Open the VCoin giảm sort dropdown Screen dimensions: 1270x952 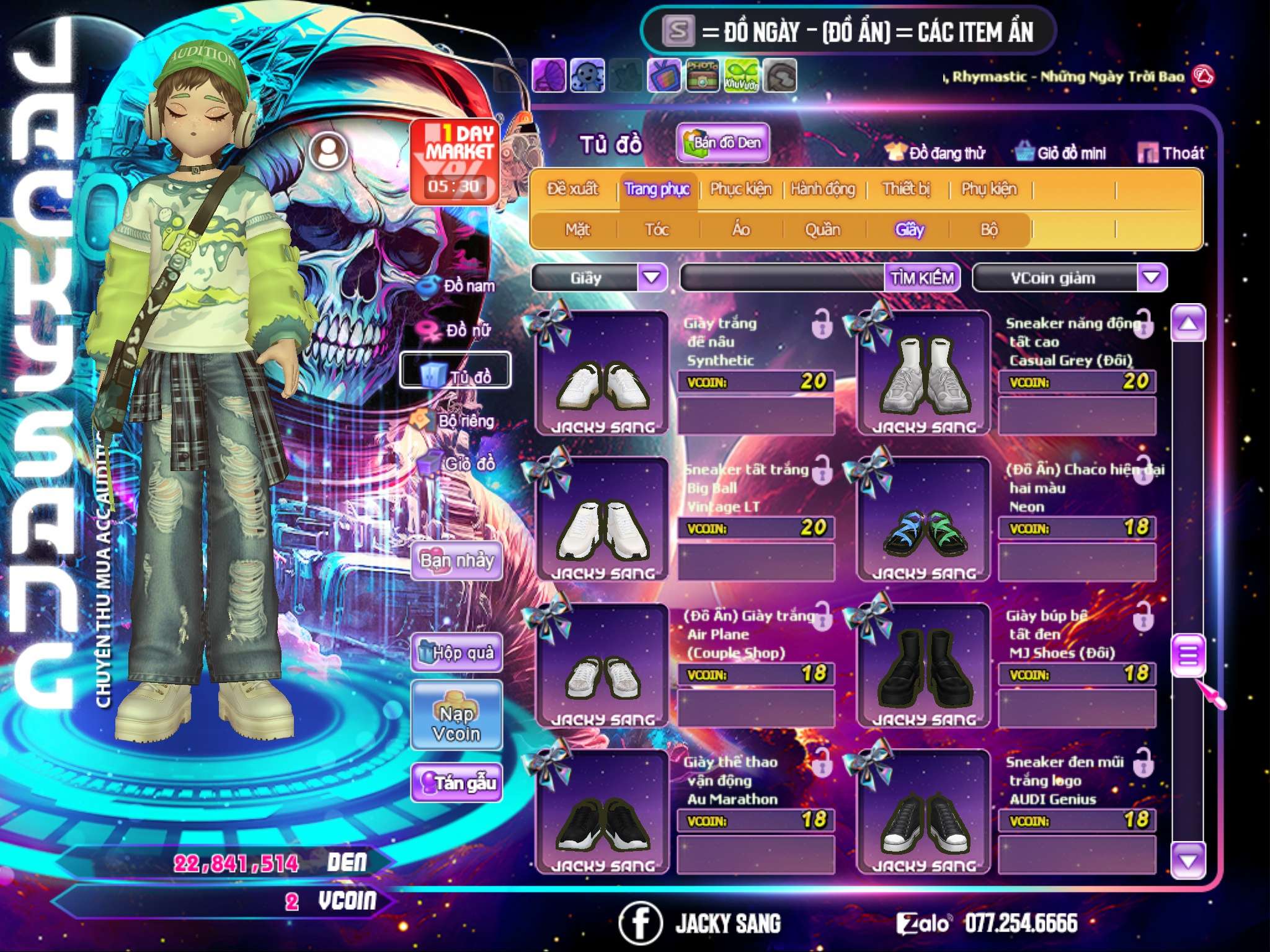1152,277
